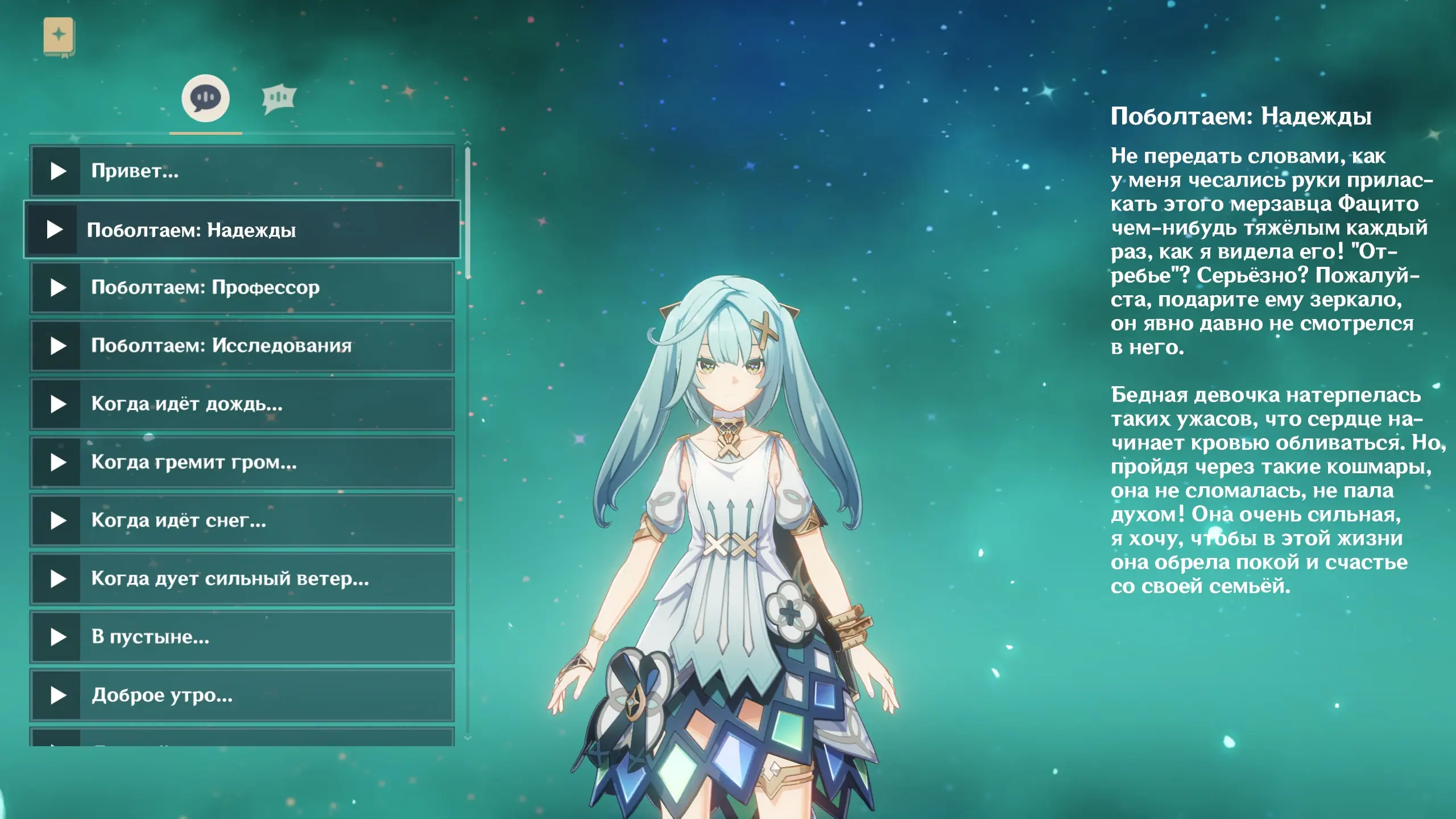
Task: Open the golden book icon
Action: 59,36
